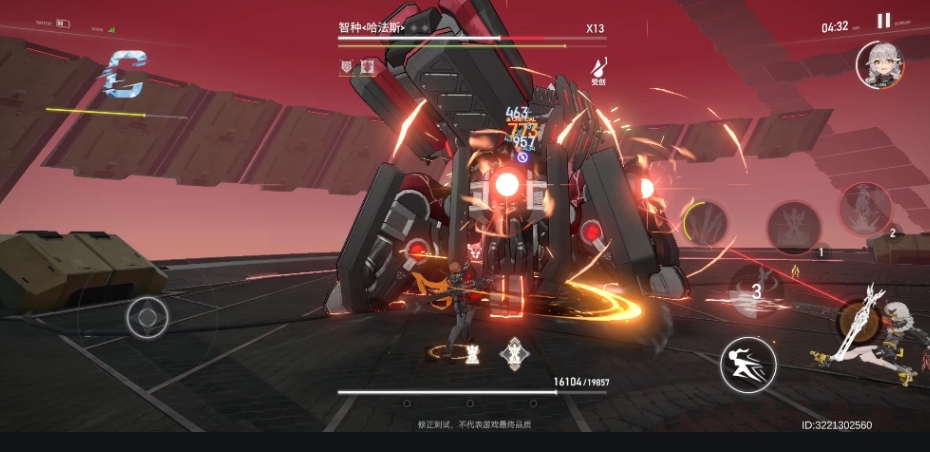This screenshot has height=452, width=930.
Task: Activate the skill with green arc gauge
Action: (704, 222)
